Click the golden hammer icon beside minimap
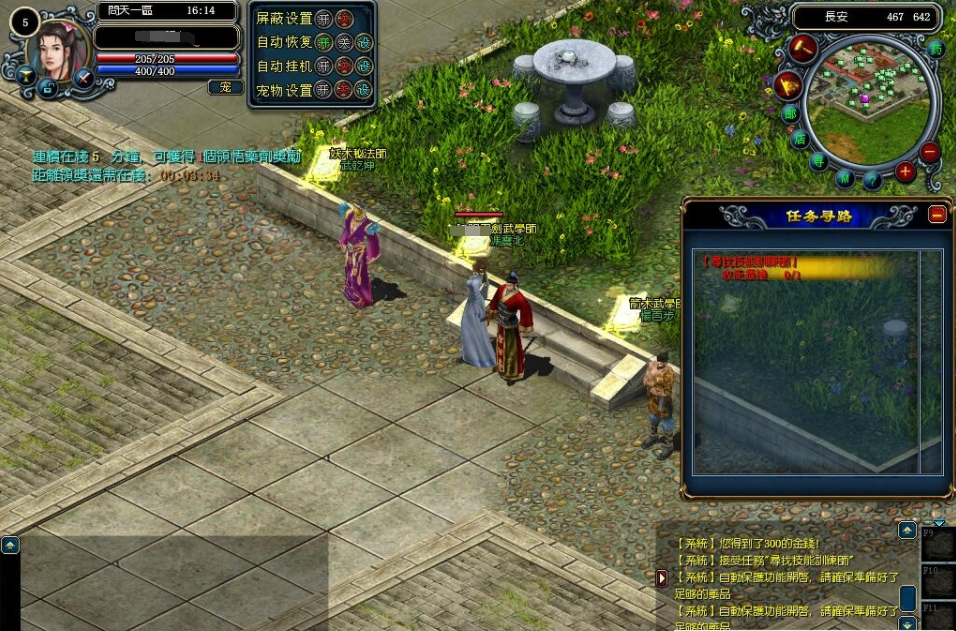Image resolution: width=956 pixels, height=631 pixels. pos(803,48)
